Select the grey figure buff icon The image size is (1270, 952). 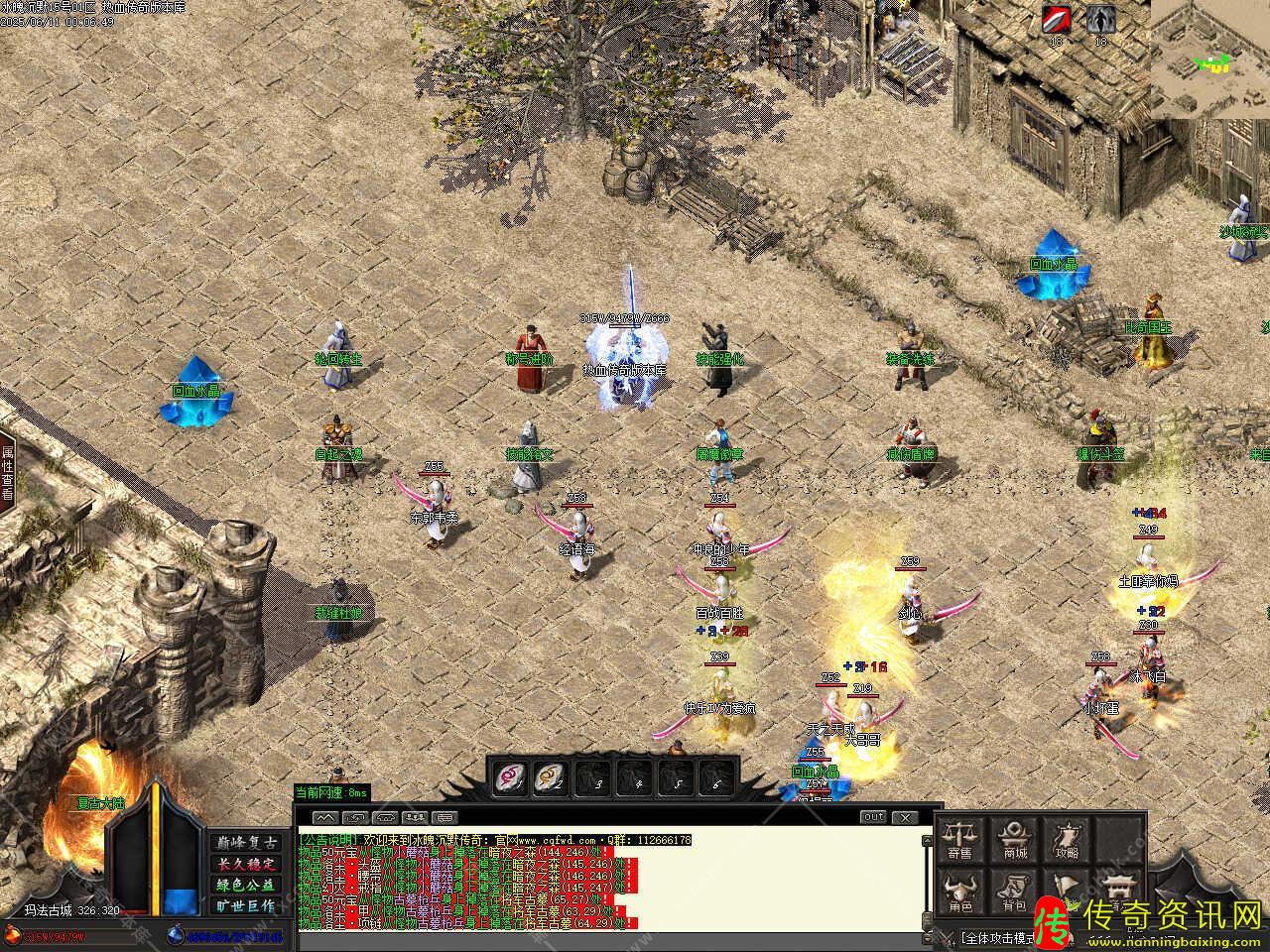tap(1099, 20)
